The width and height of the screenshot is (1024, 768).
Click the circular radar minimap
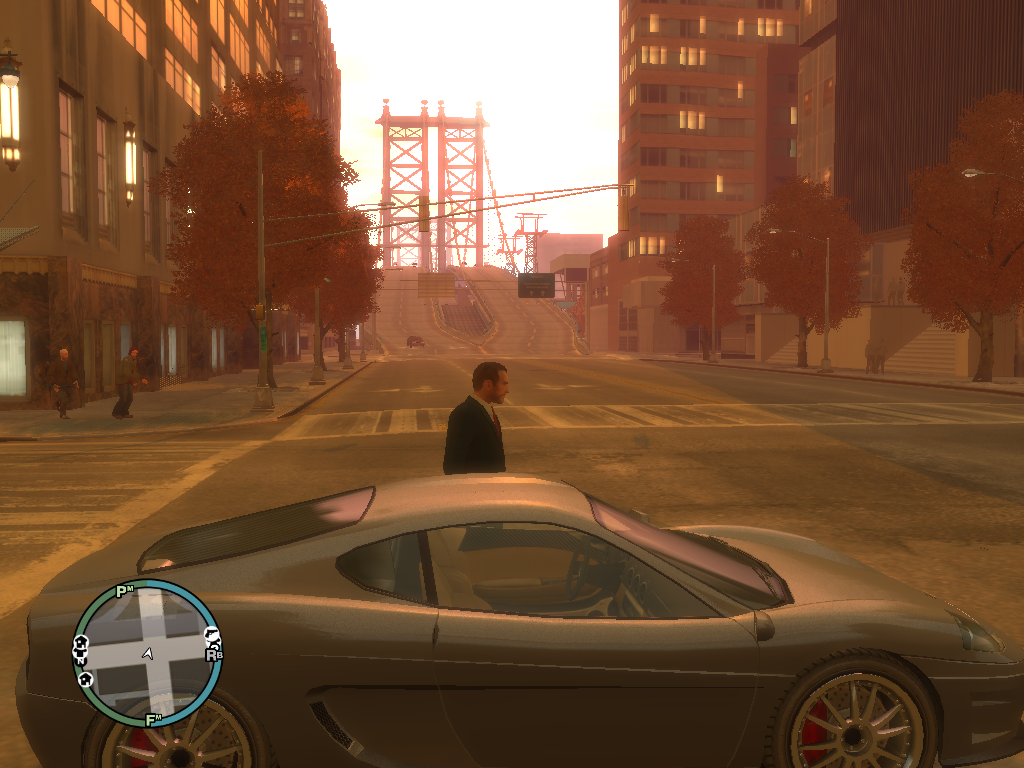tap(147, 652)
